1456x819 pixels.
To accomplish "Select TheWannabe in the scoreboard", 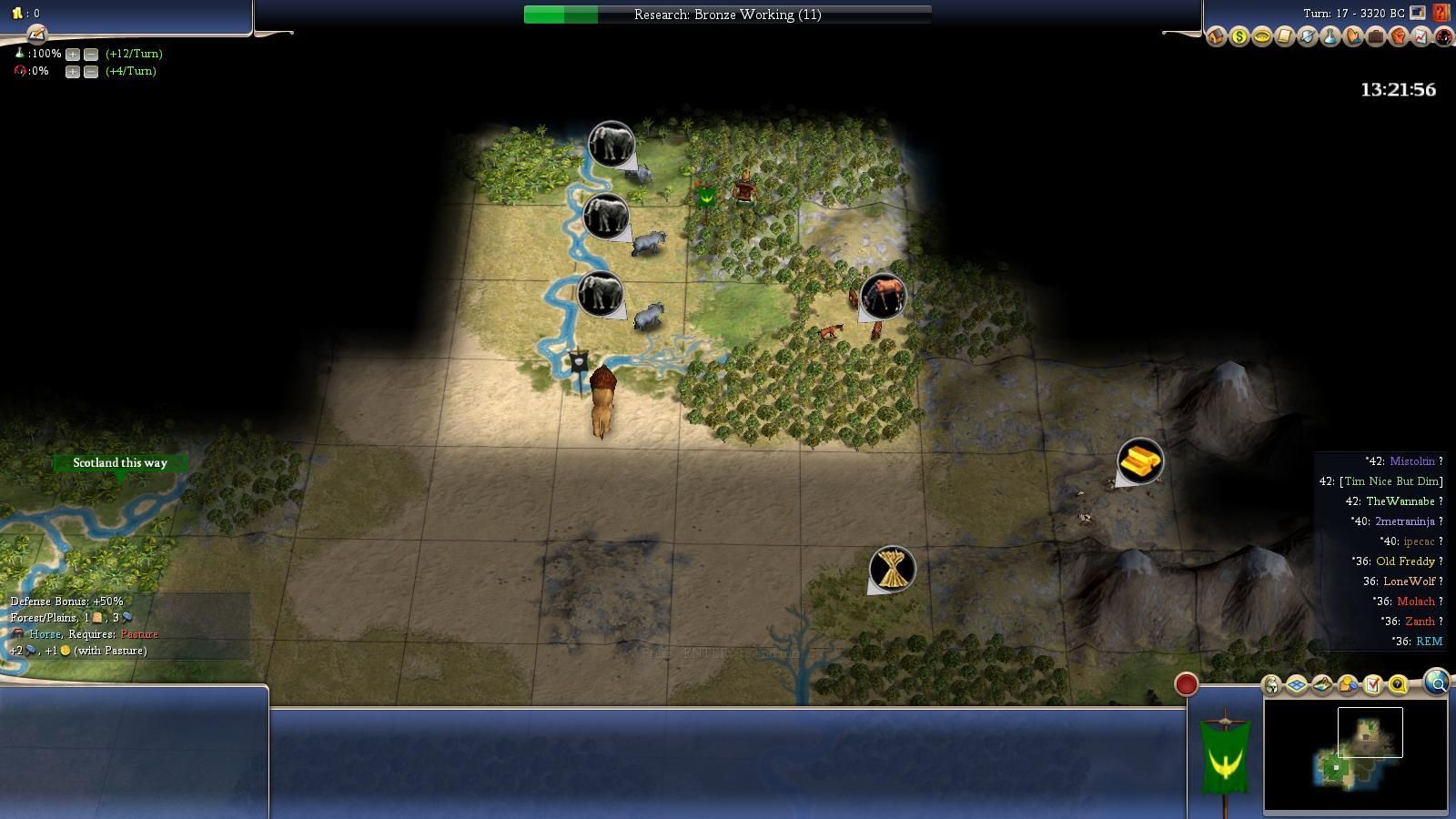I will tap(1400, 501).
